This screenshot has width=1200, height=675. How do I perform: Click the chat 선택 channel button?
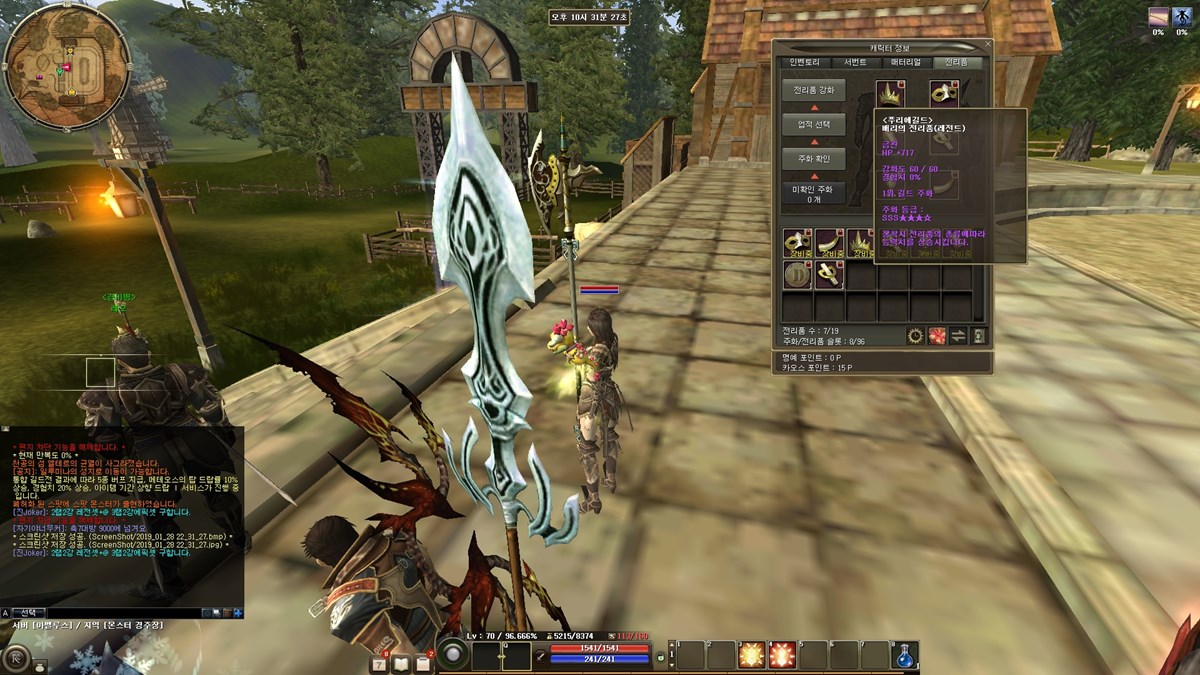30,612
